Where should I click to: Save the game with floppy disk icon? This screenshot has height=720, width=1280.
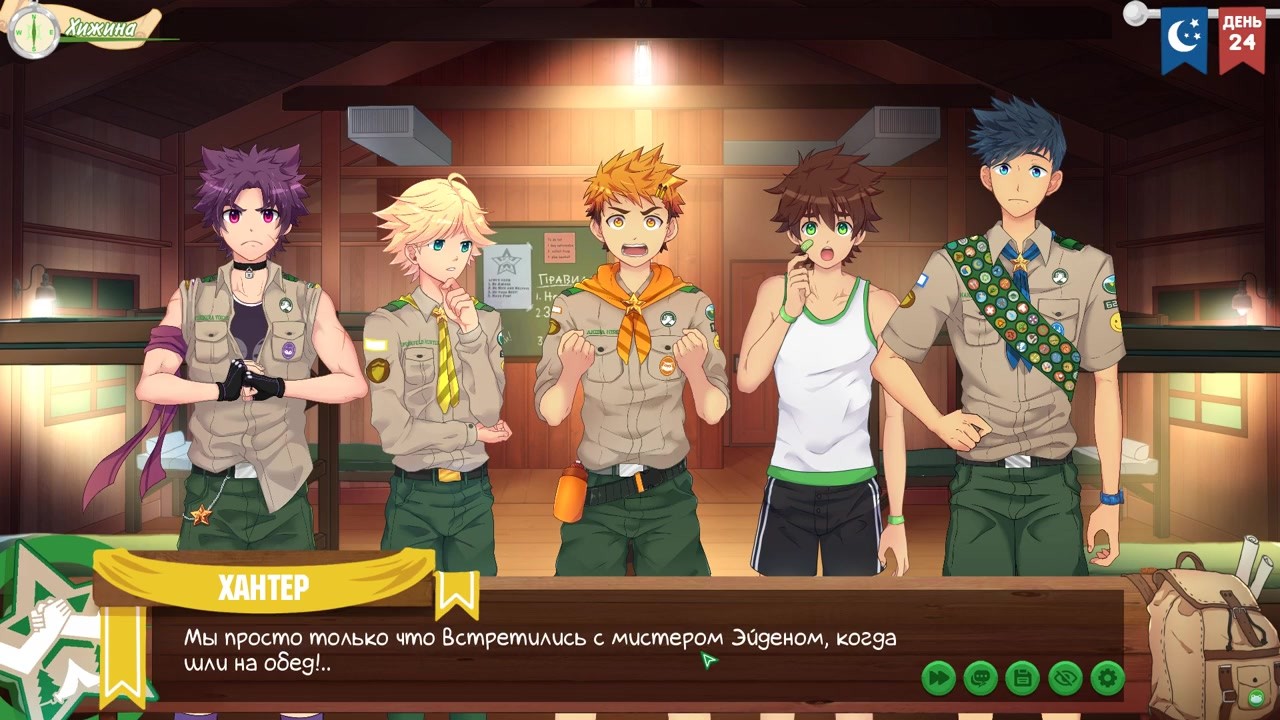(x=1022, y=678)
